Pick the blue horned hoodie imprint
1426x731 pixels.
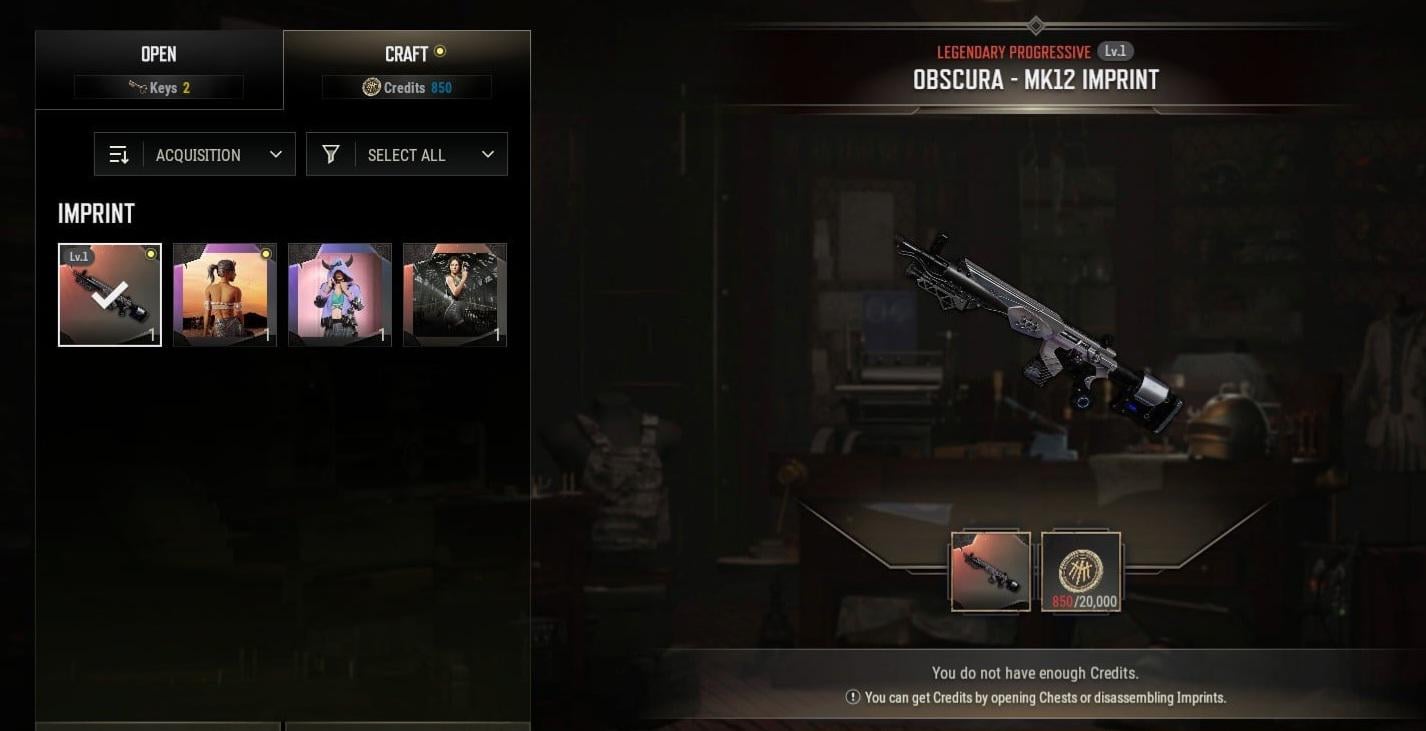(x=340, y=295)
